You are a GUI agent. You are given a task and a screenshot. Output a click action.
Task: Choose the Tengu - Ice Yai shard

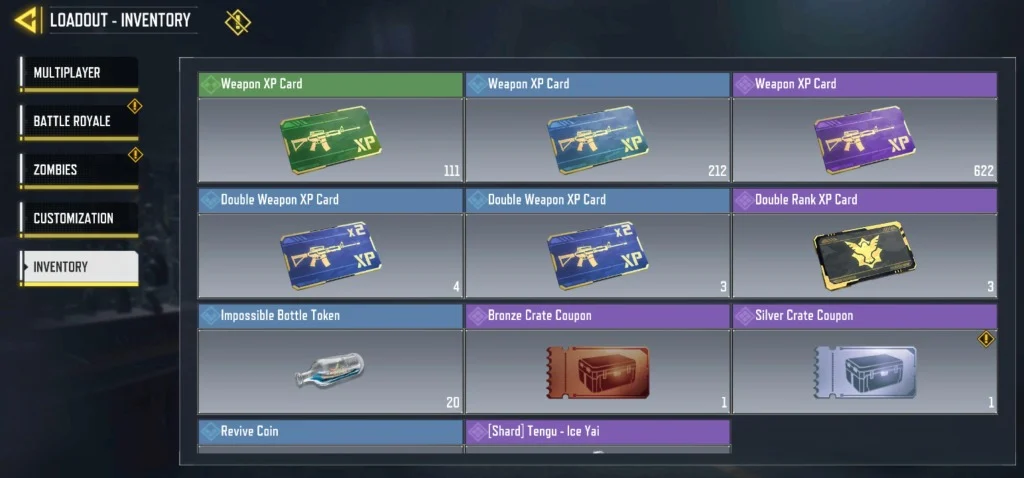[x=597, y=436]
